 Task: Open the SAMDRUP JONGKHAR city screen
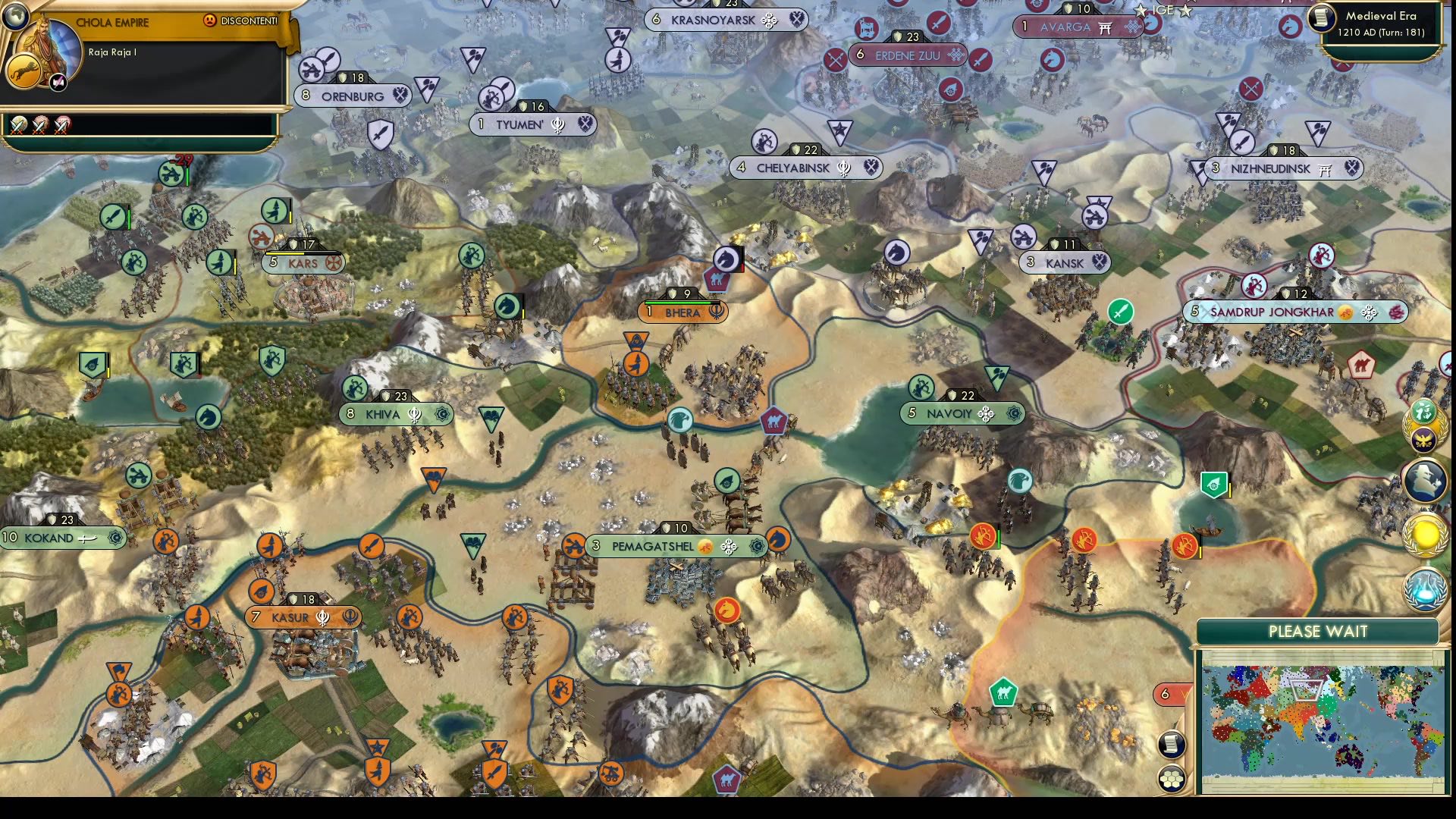coord(1297,310)
